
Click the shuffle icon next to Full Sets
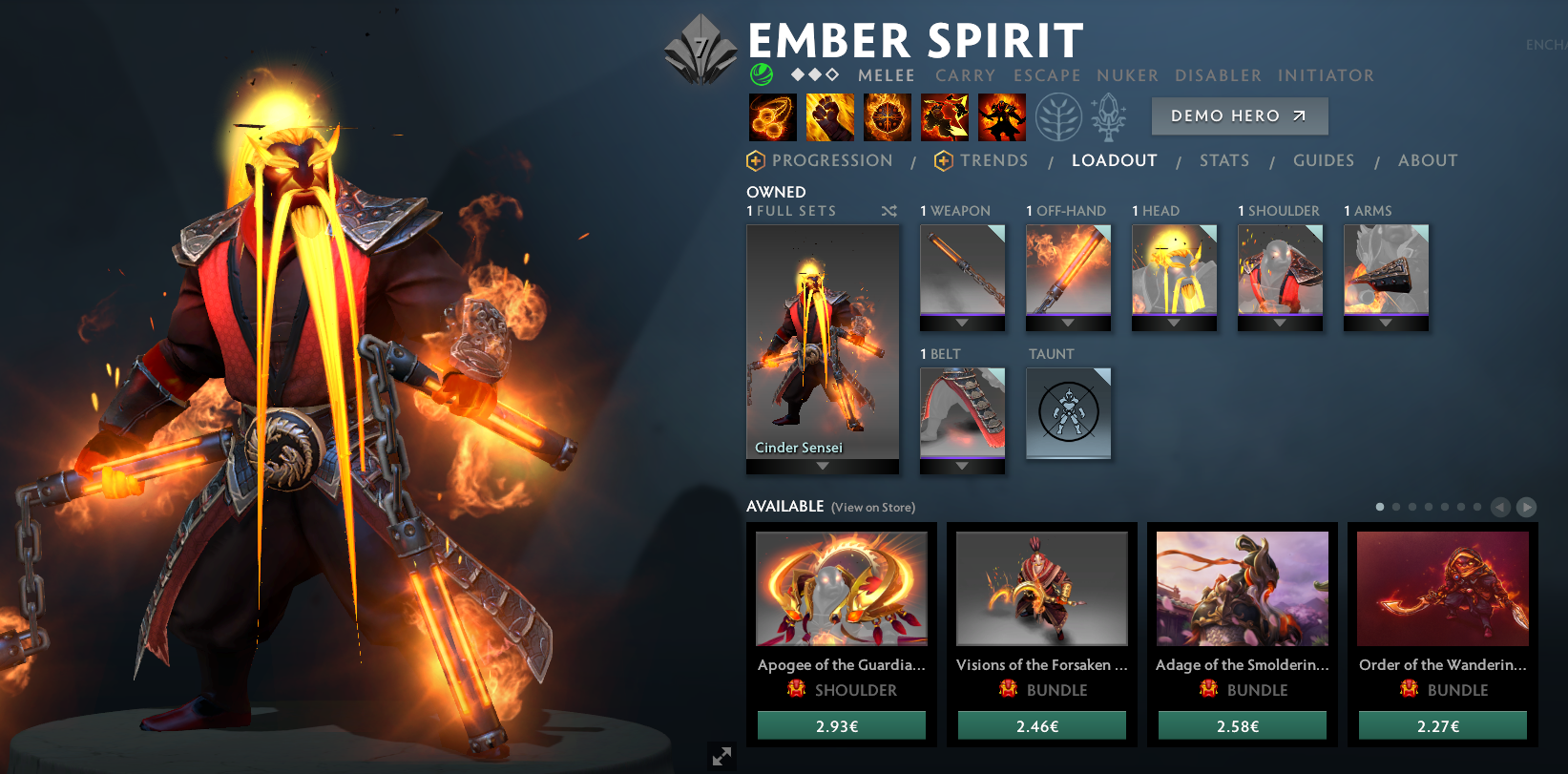click(889, 211)
